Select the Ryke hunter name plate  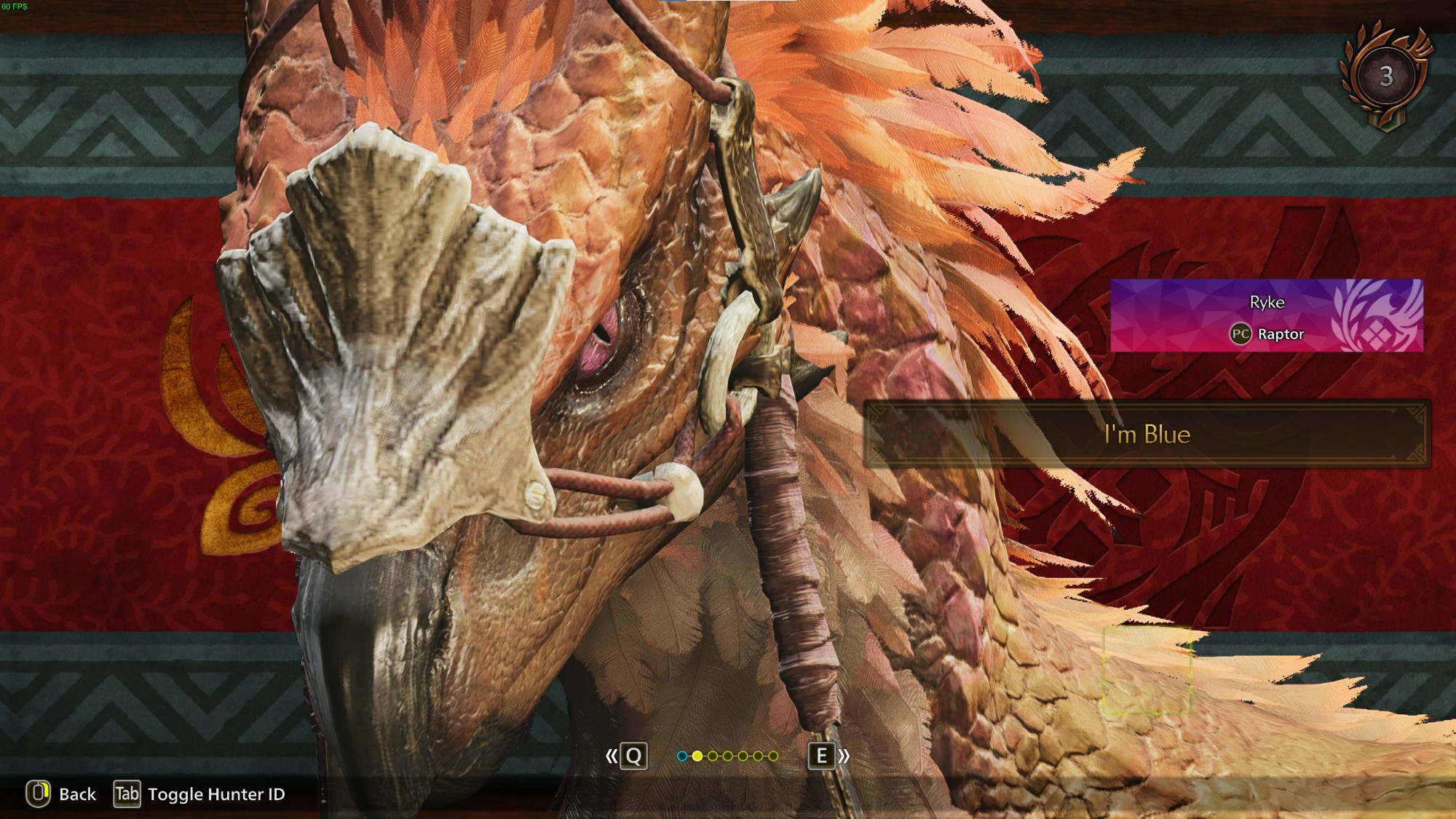pos(1266,316)
